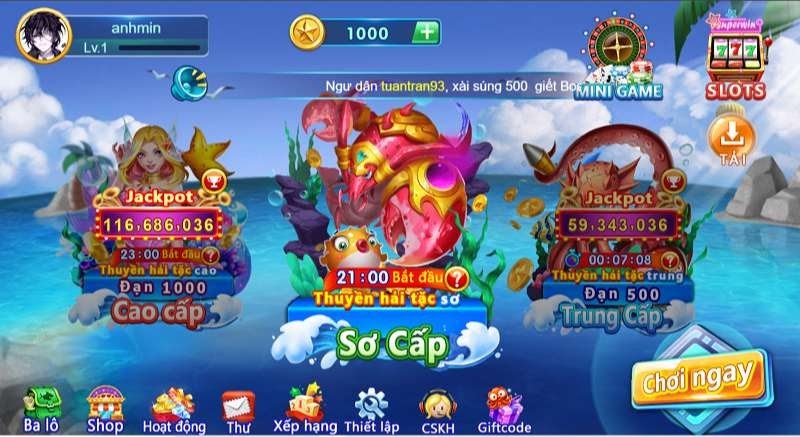
Task: Start playing with Chơi ngay
Action: pyautogui.click(x=697, y=376)
